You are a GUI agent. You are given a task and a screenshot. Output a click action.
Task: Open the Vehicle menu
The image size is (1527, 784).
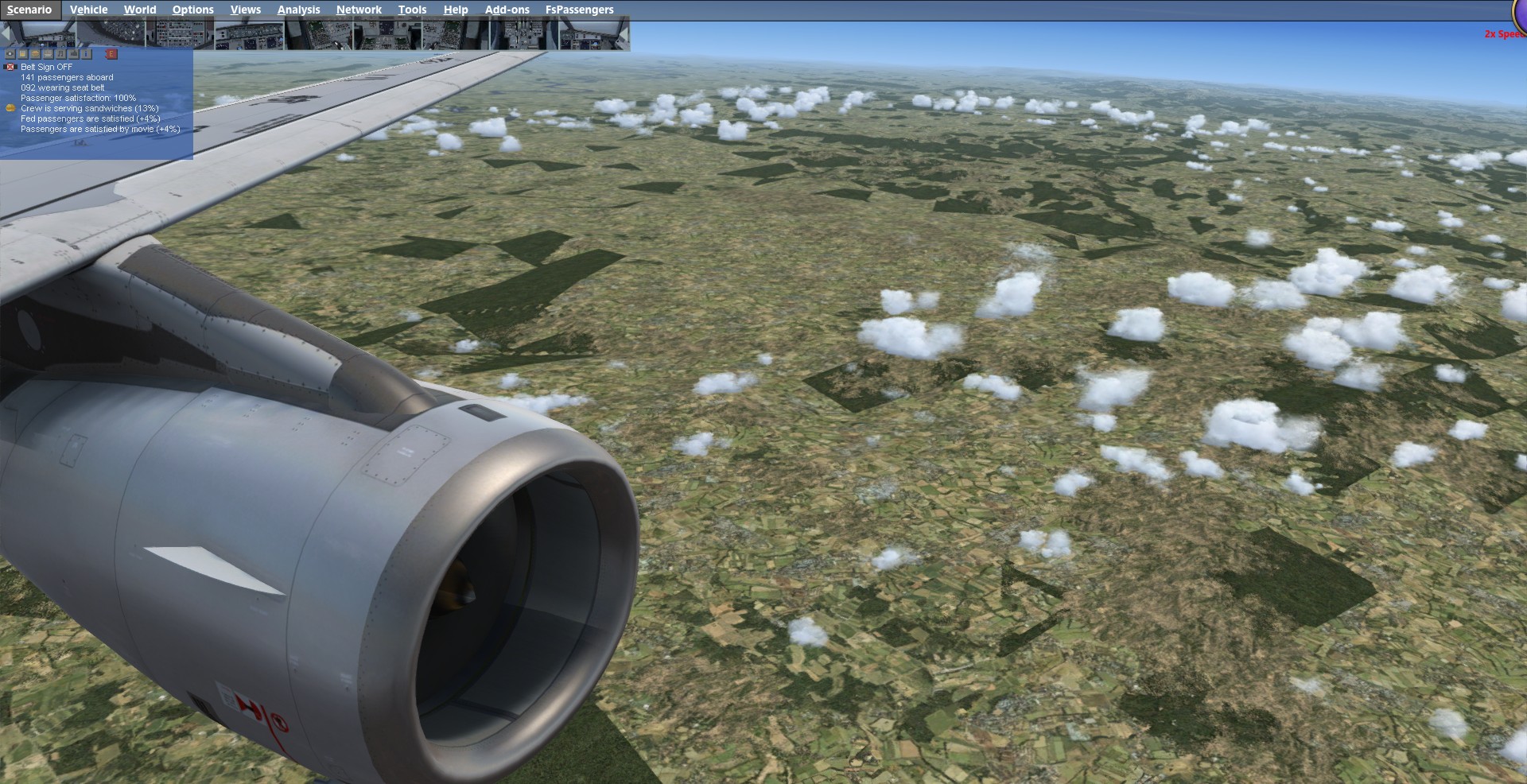(88, 10)
